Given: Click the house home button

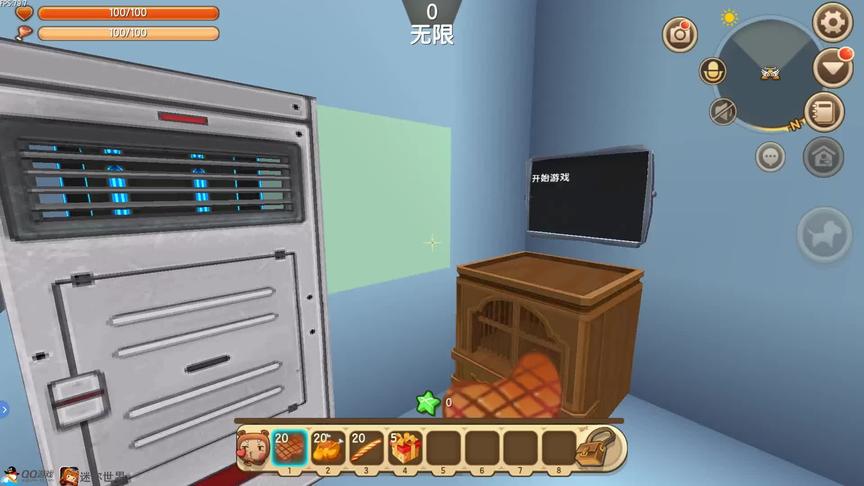Looking at the screenshot, I should 823,156.
